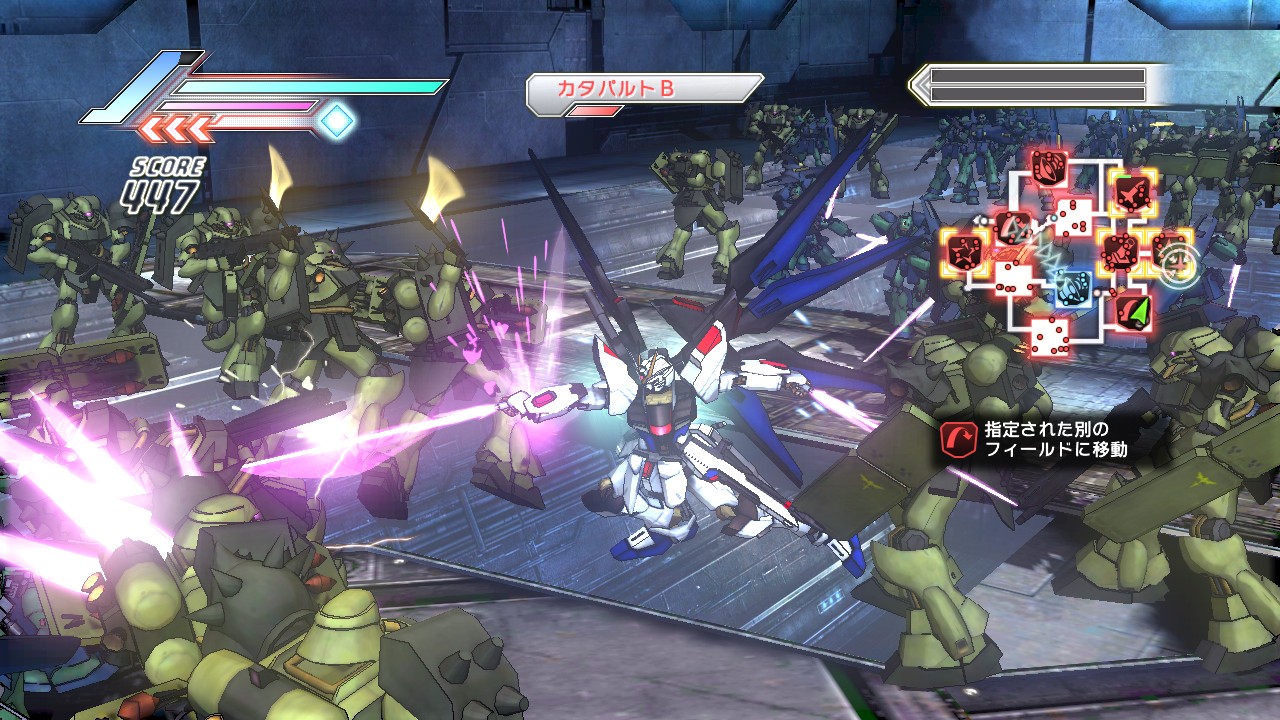
Task: Select the yellow-framed aircraft field on the minimap
Action: click(x=1132, y=190)
